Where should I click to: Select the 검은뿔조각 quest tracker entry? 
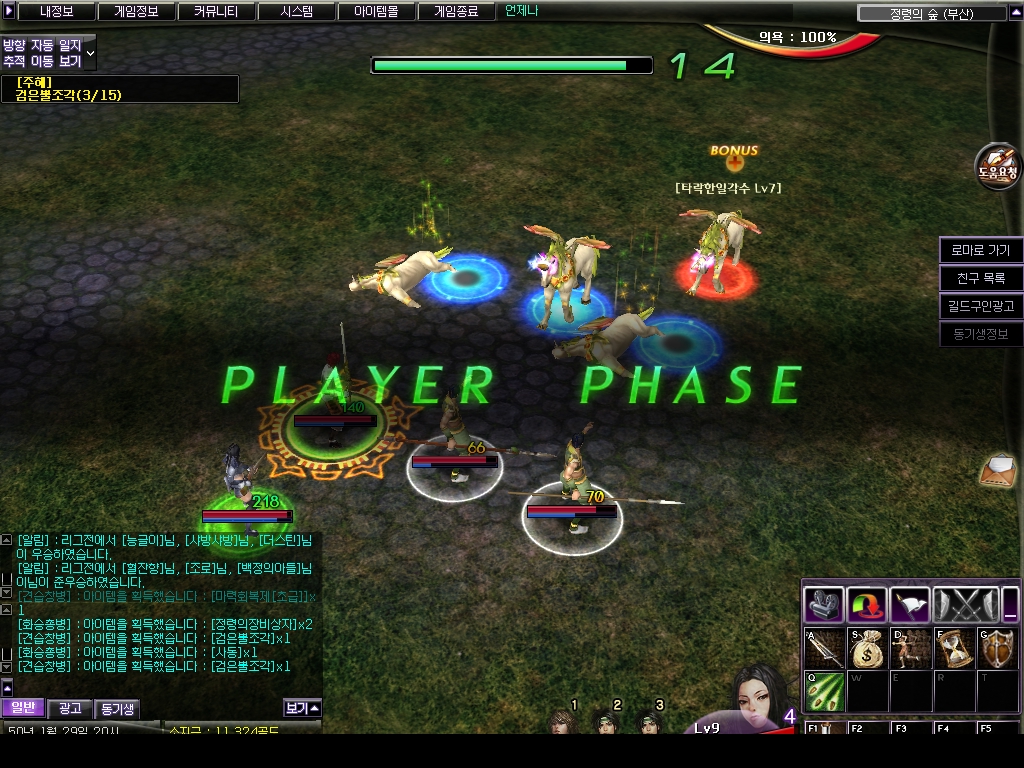[68, 95]
